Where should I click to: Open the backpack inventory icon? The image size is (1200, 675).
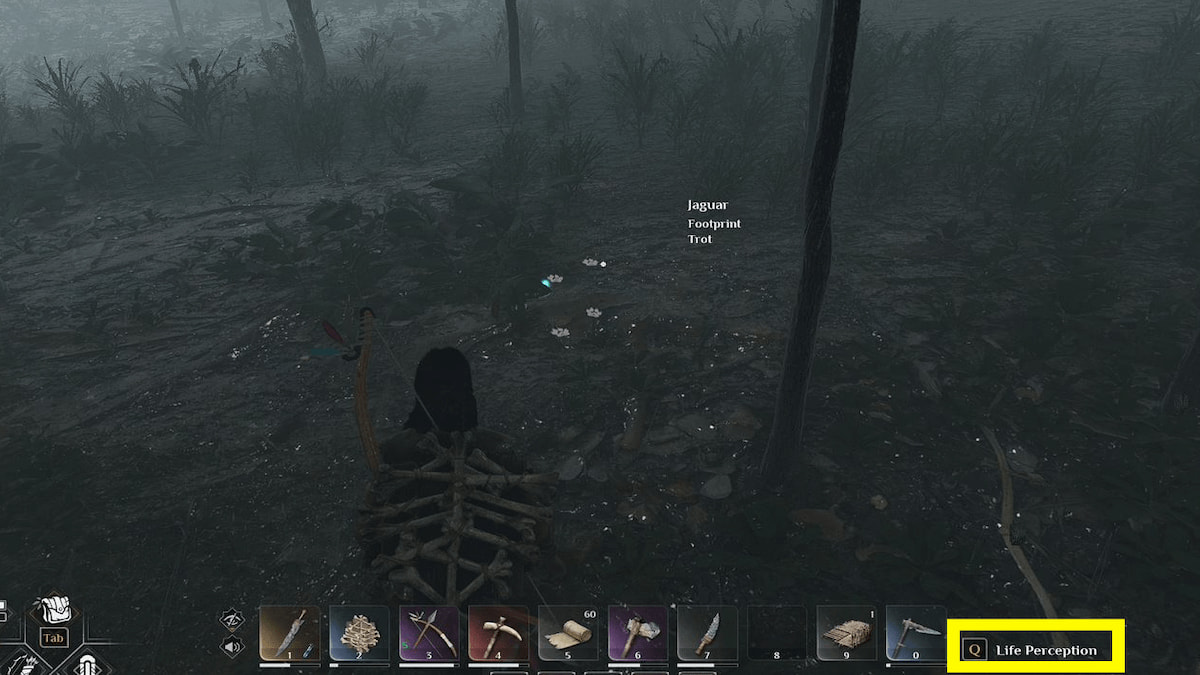[53, 612]
